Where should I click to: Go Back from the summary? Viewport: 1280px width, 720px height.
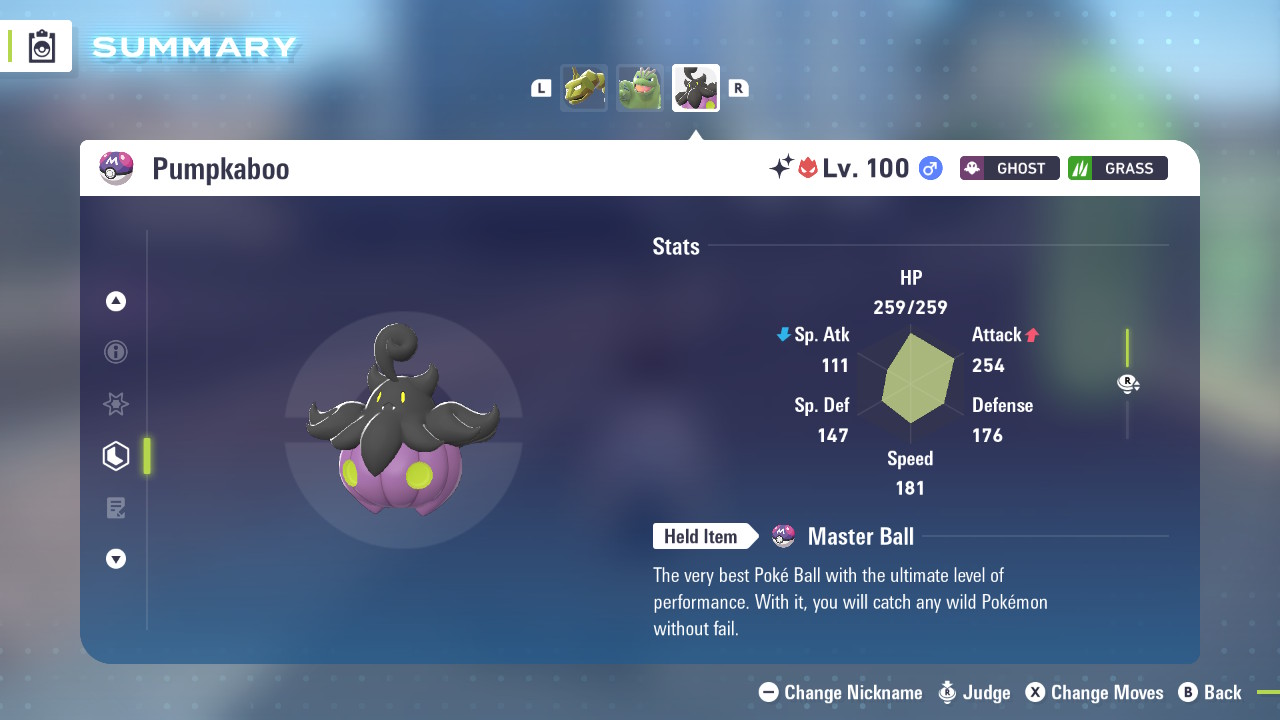tap(1210, 692)
